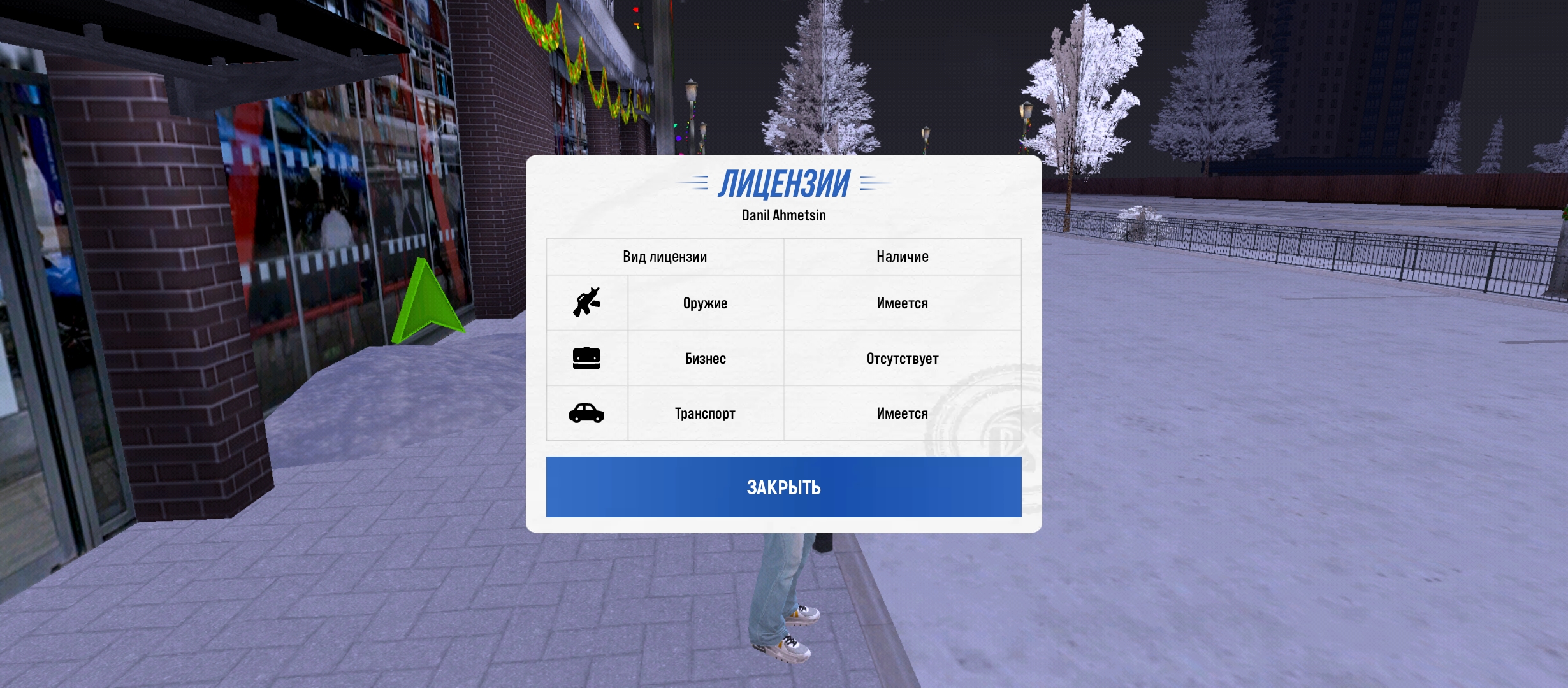Select the car transport license icon
The image size is (1568, 688).
587,413
